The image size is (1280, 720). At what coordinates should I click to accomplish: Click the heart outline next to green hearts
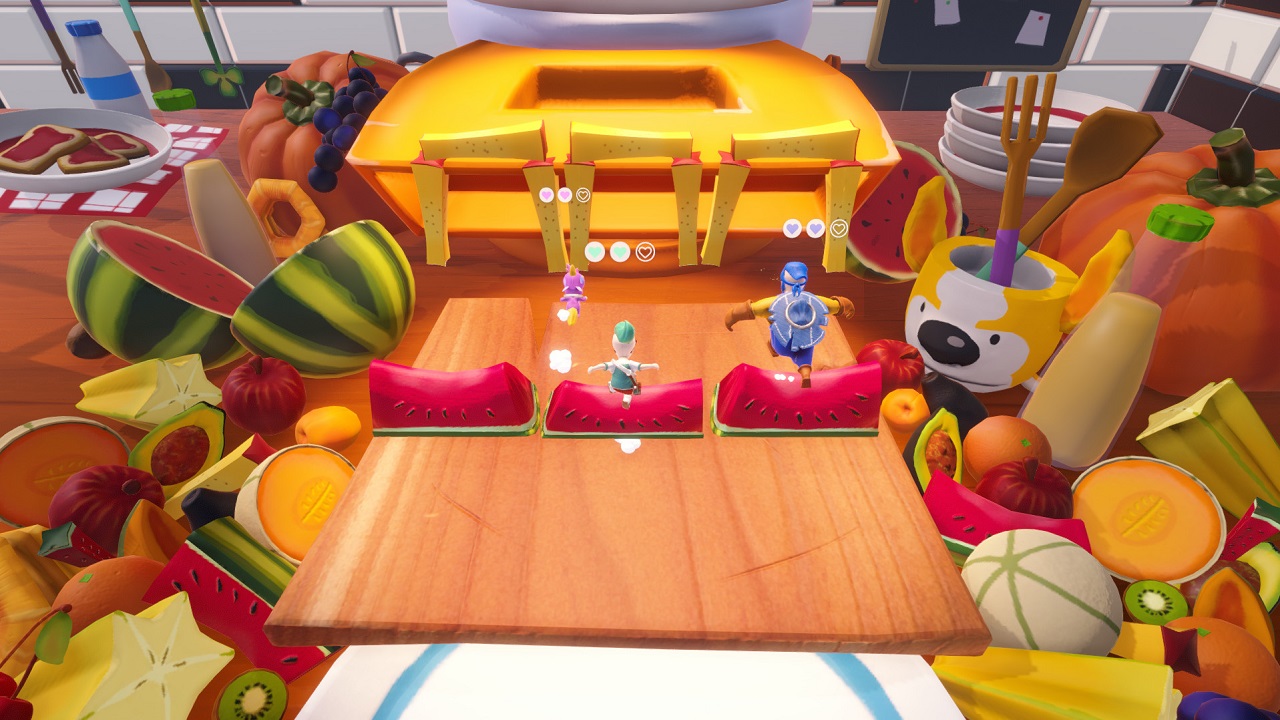coord(646,251)
